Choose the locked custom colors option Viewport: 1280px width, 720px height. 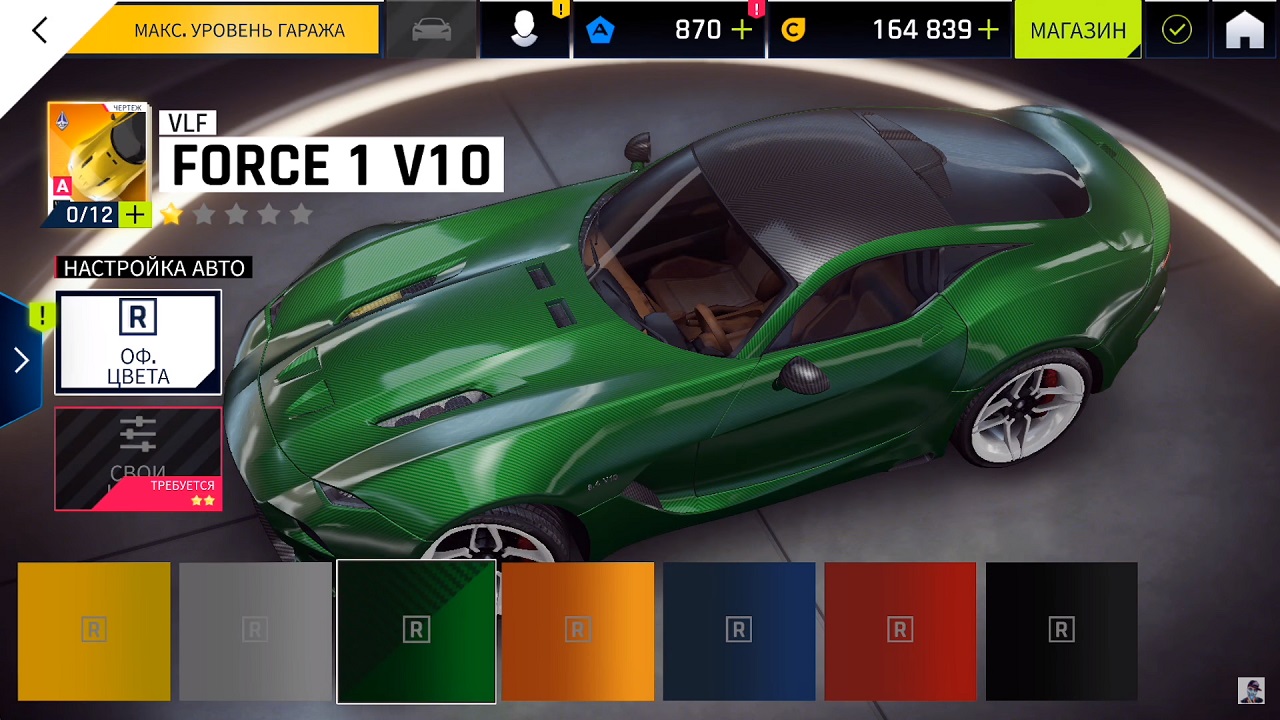(x=138, y=458)
